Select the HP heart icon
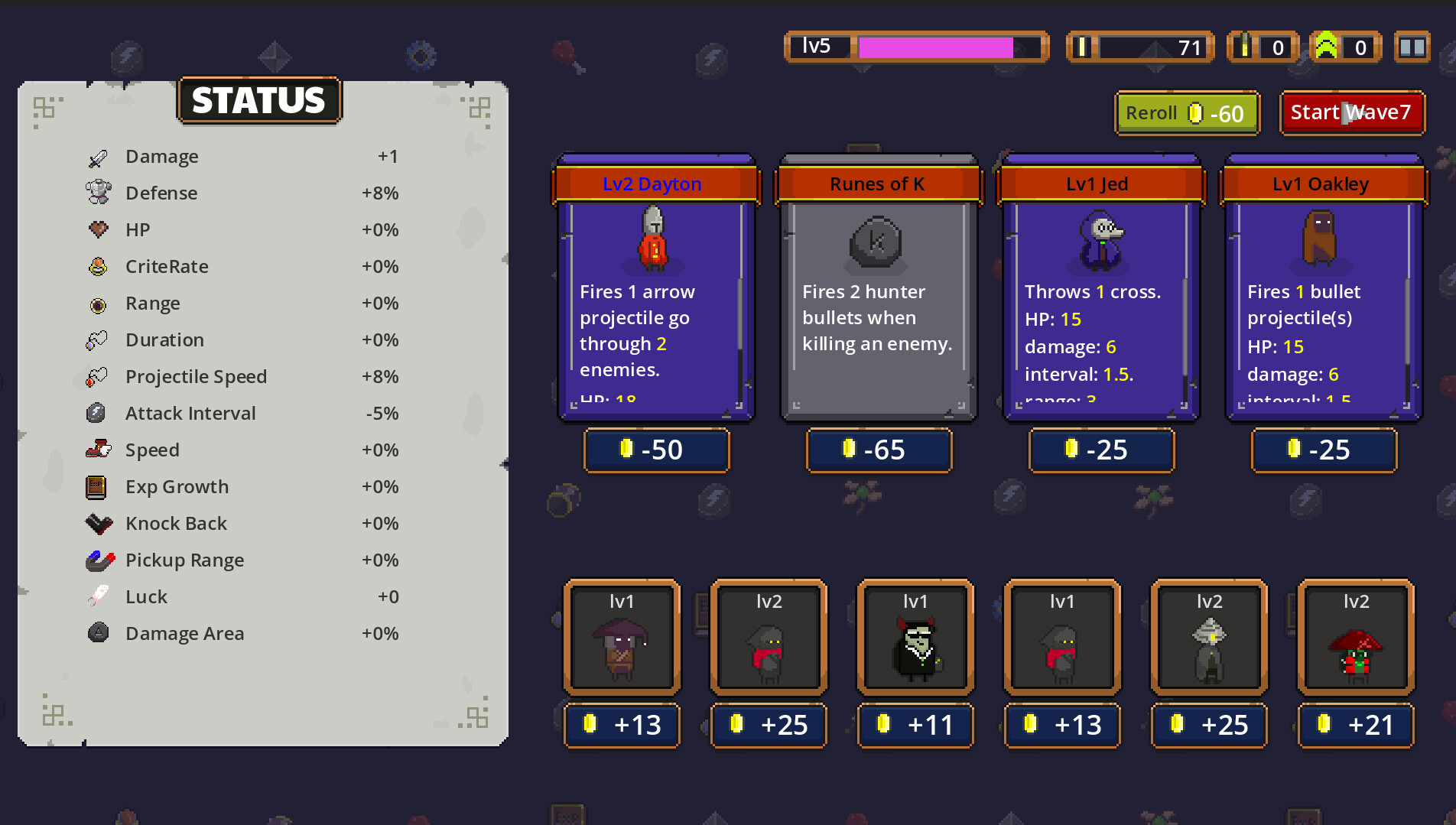 point(97,229)
